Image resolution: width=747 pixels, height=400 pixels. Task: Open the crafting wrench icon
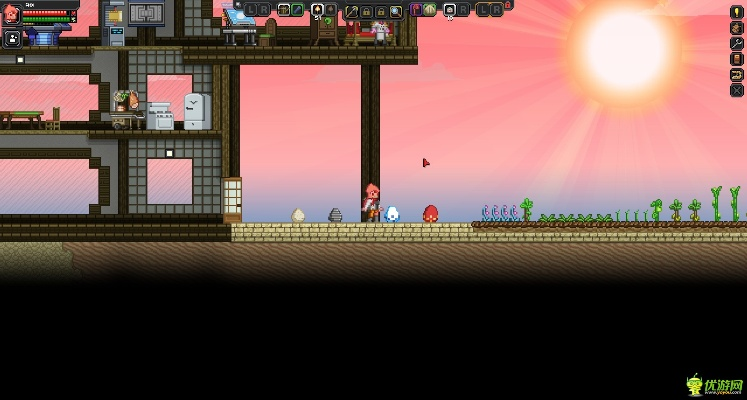point(737,43)
